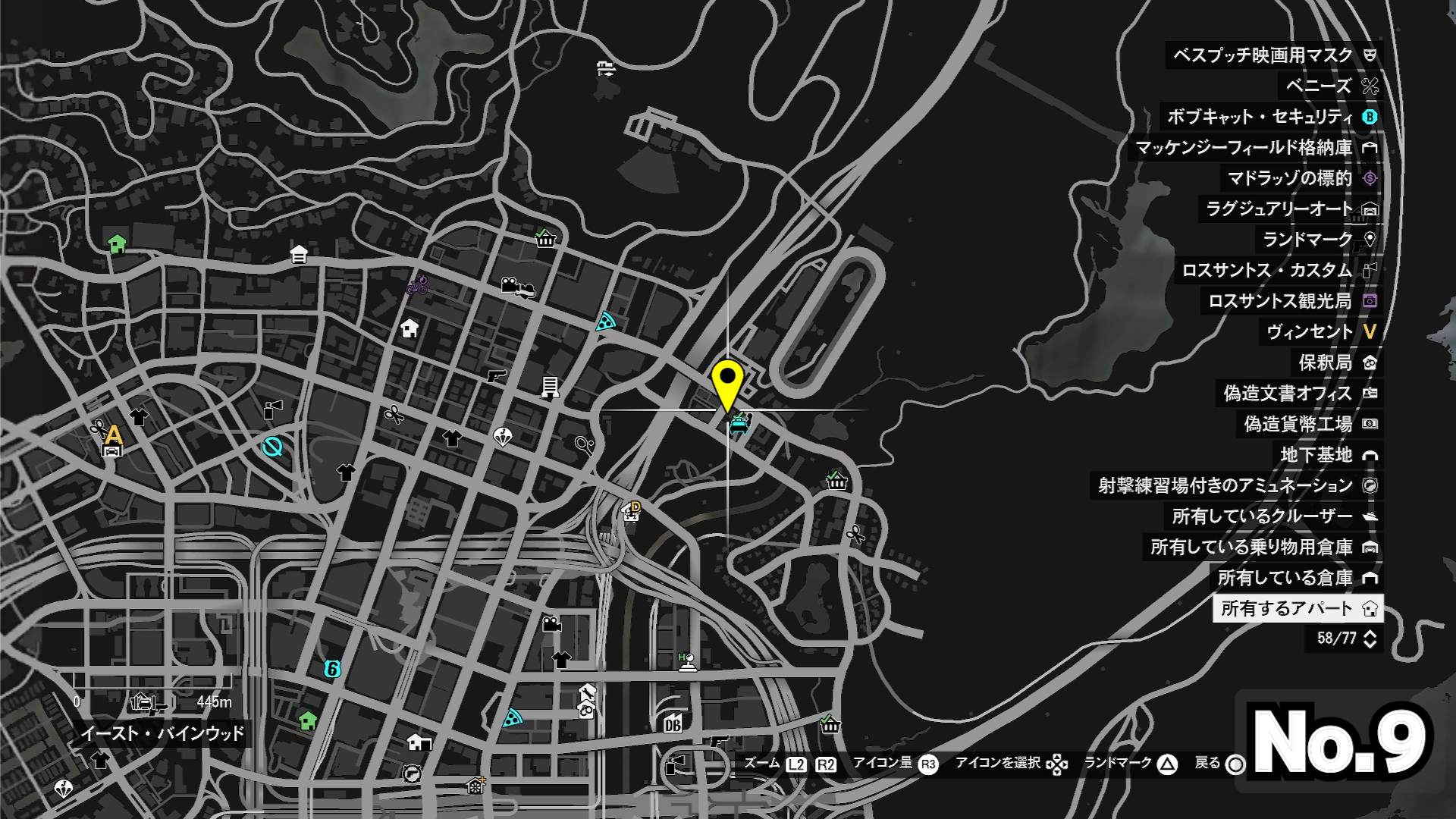The height and width of the screenshot is (819, 1456).
Task: Select 所有している乗り物倉庫 legend entry
Action: (1251, 547)
